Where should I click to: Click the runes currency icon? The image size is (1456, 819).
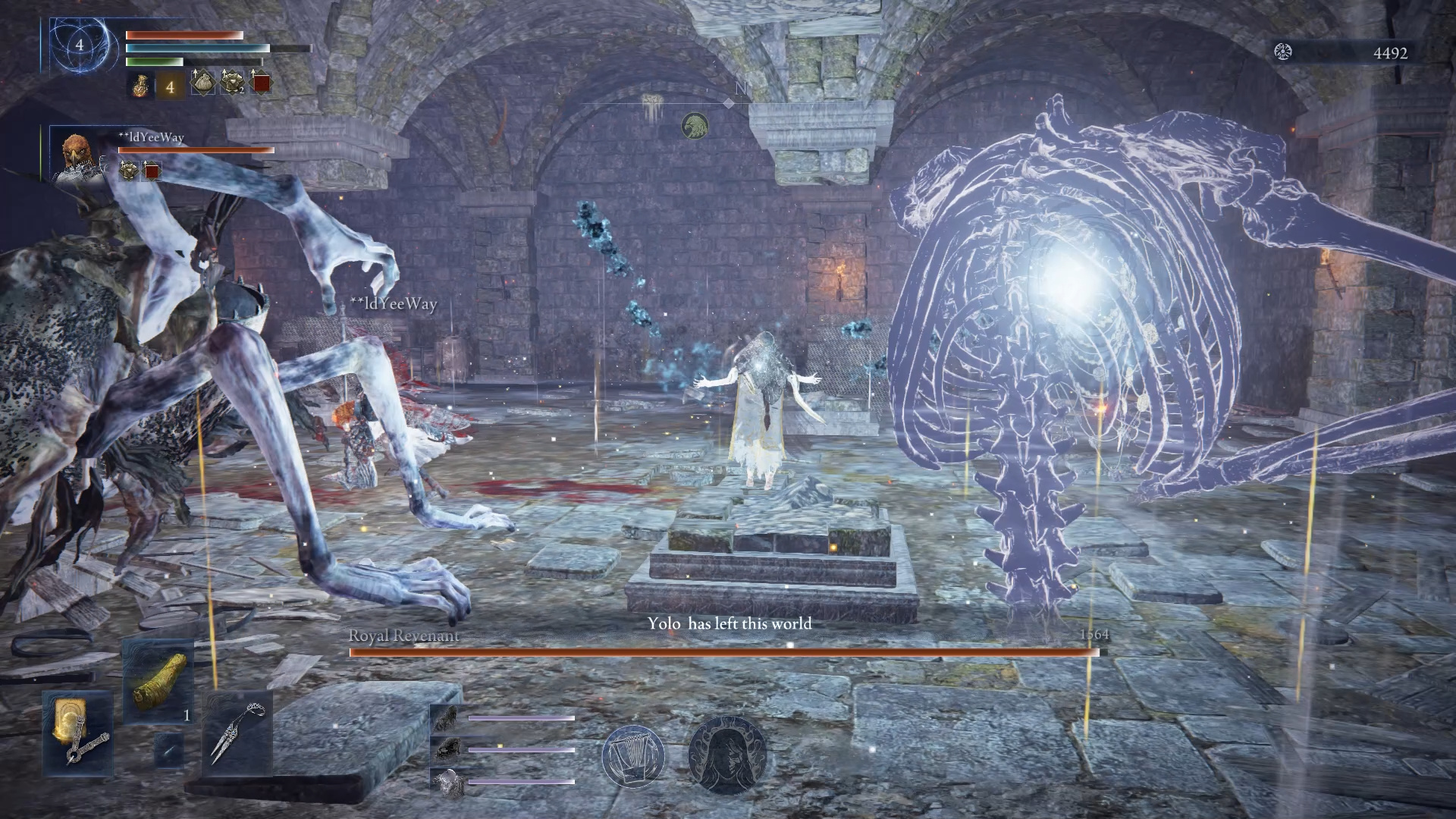pos(1283,52)
